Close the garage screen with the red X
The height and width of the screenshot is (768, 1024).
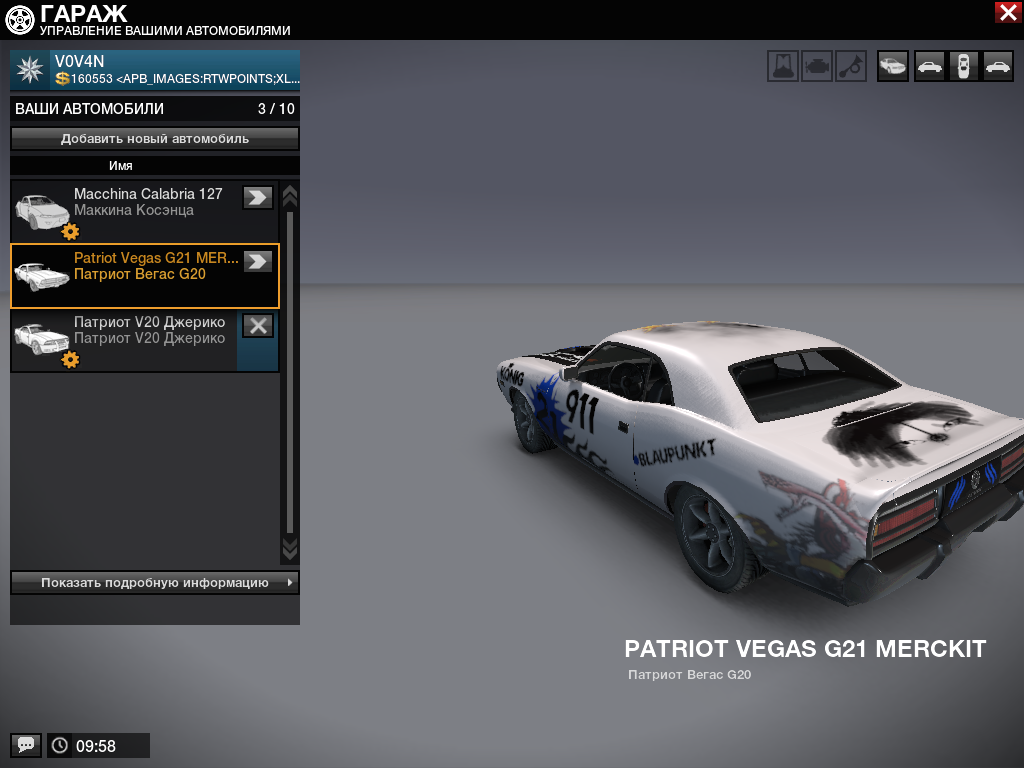click(x=1007, y=12)
